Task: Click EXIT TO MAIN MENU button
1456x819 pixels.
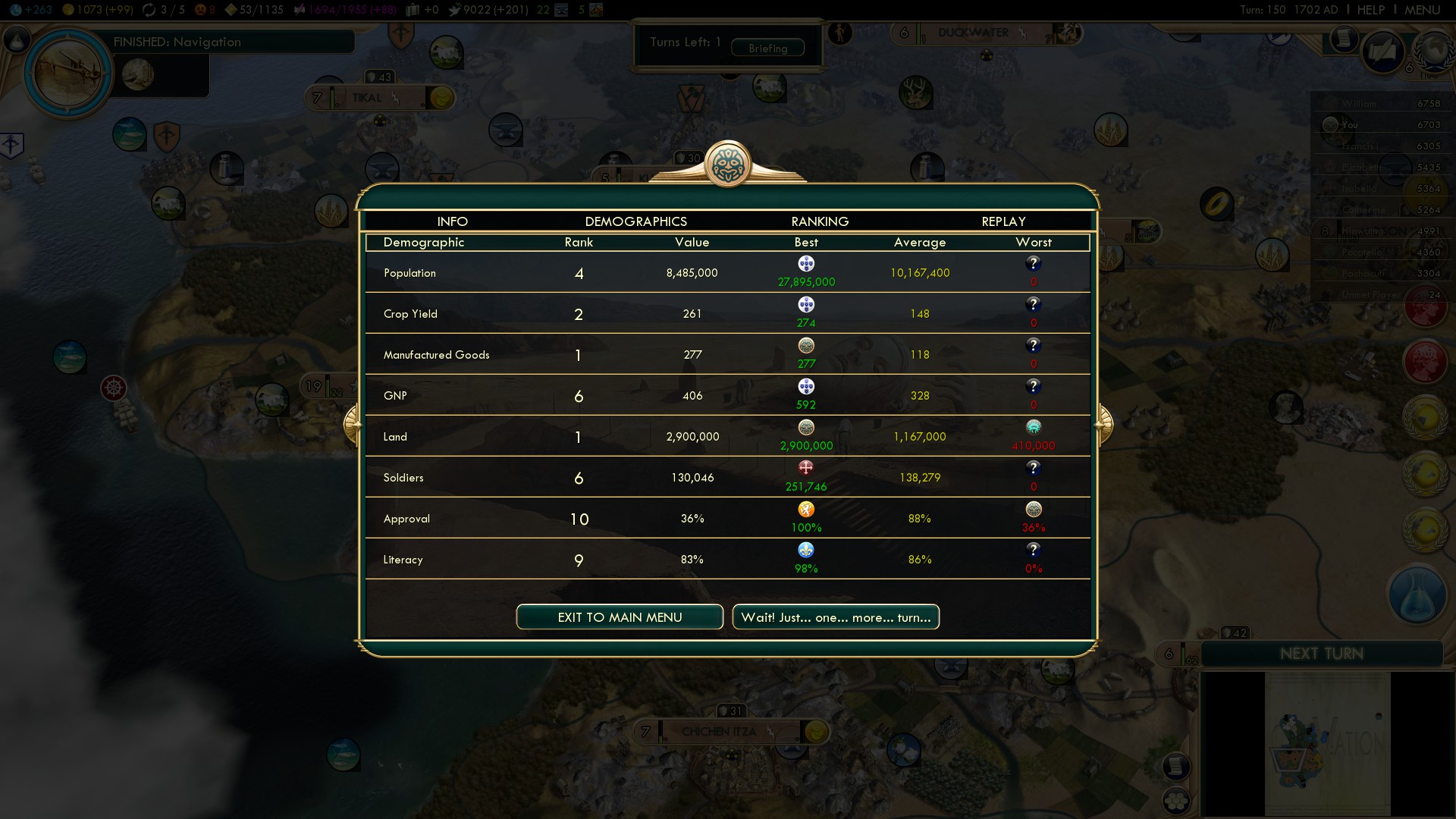Action: click(620, 617)
